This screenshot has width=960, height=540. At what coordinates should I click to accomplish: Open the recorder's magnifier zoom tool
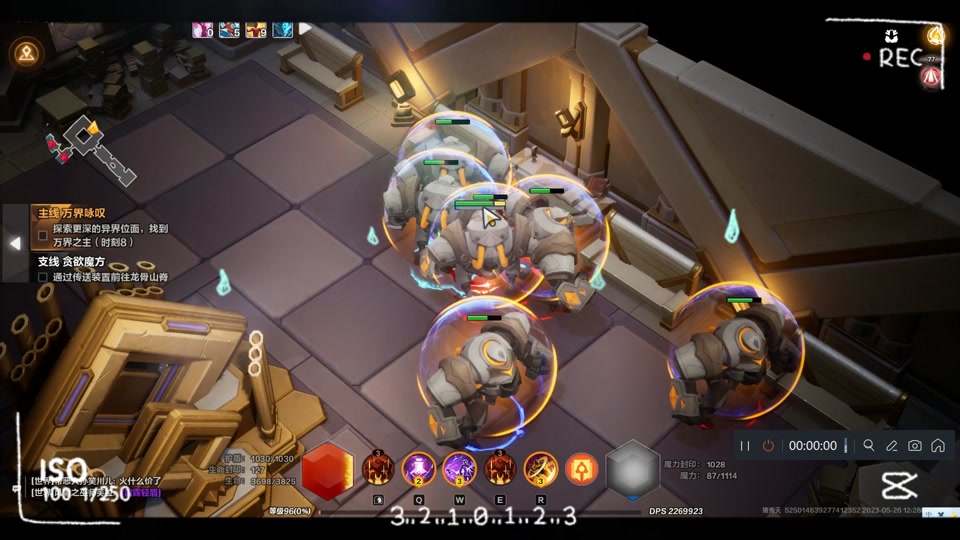868,446
